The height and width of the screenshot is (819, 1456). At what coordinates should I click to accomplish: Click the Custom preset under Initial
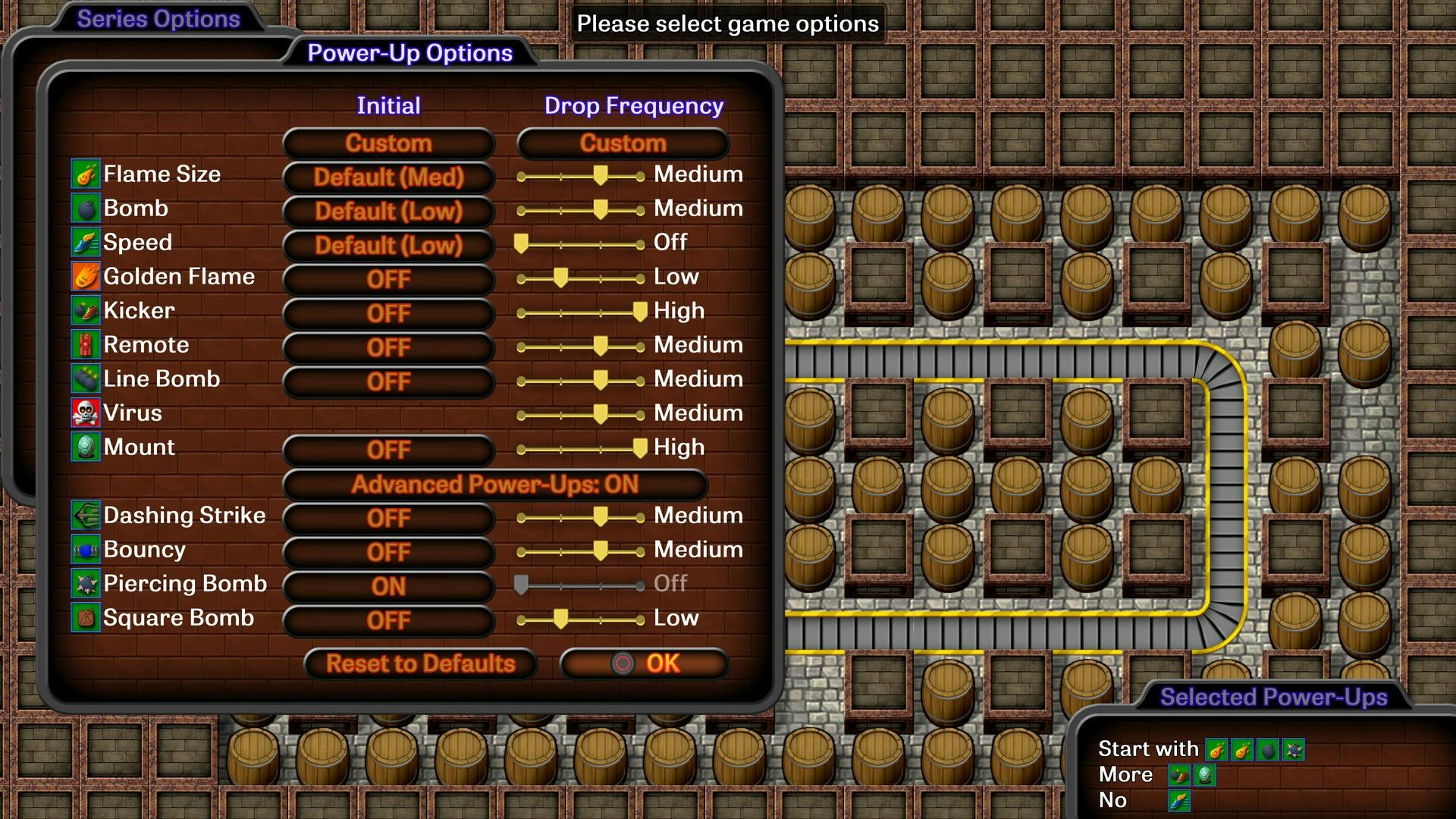[x=388, y=143]
